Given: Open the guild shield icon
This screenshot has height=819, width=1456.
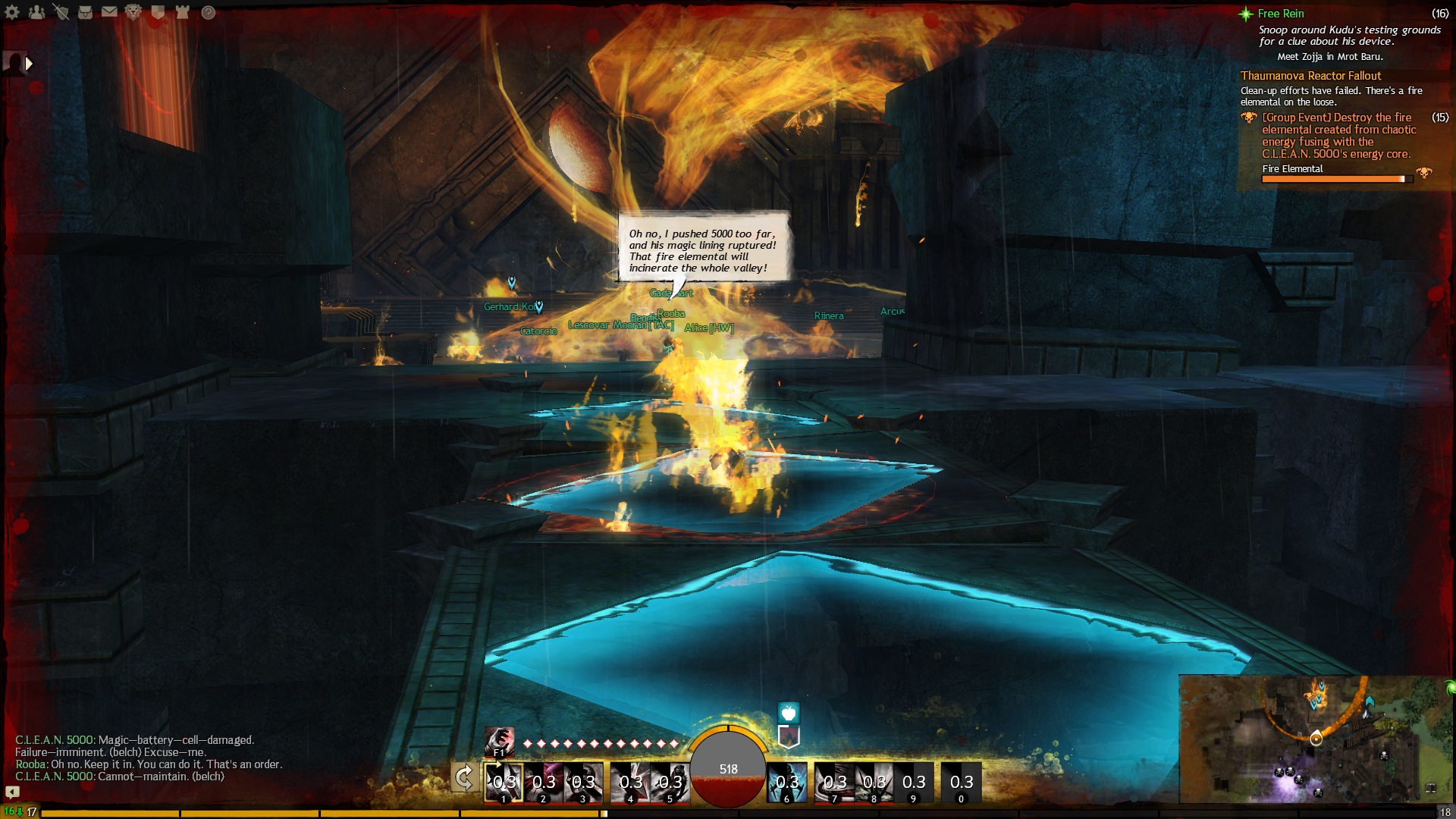Looking at the screenshot, I should 158,12.
